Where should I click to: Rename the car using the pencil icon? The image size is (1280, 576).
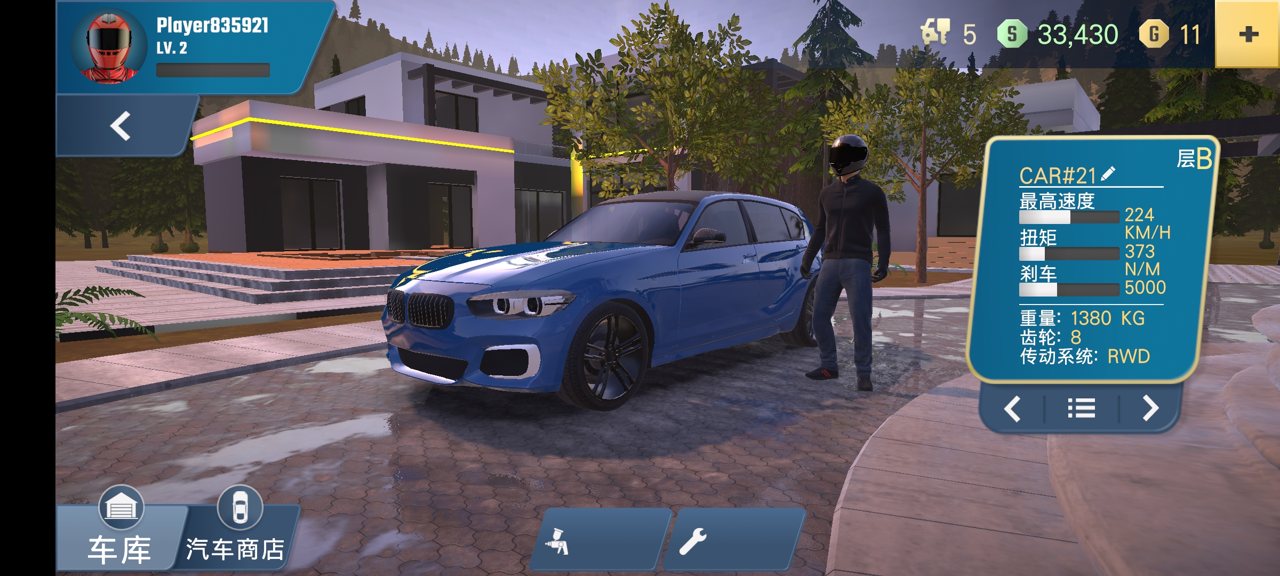click(x=1108, y=174)
